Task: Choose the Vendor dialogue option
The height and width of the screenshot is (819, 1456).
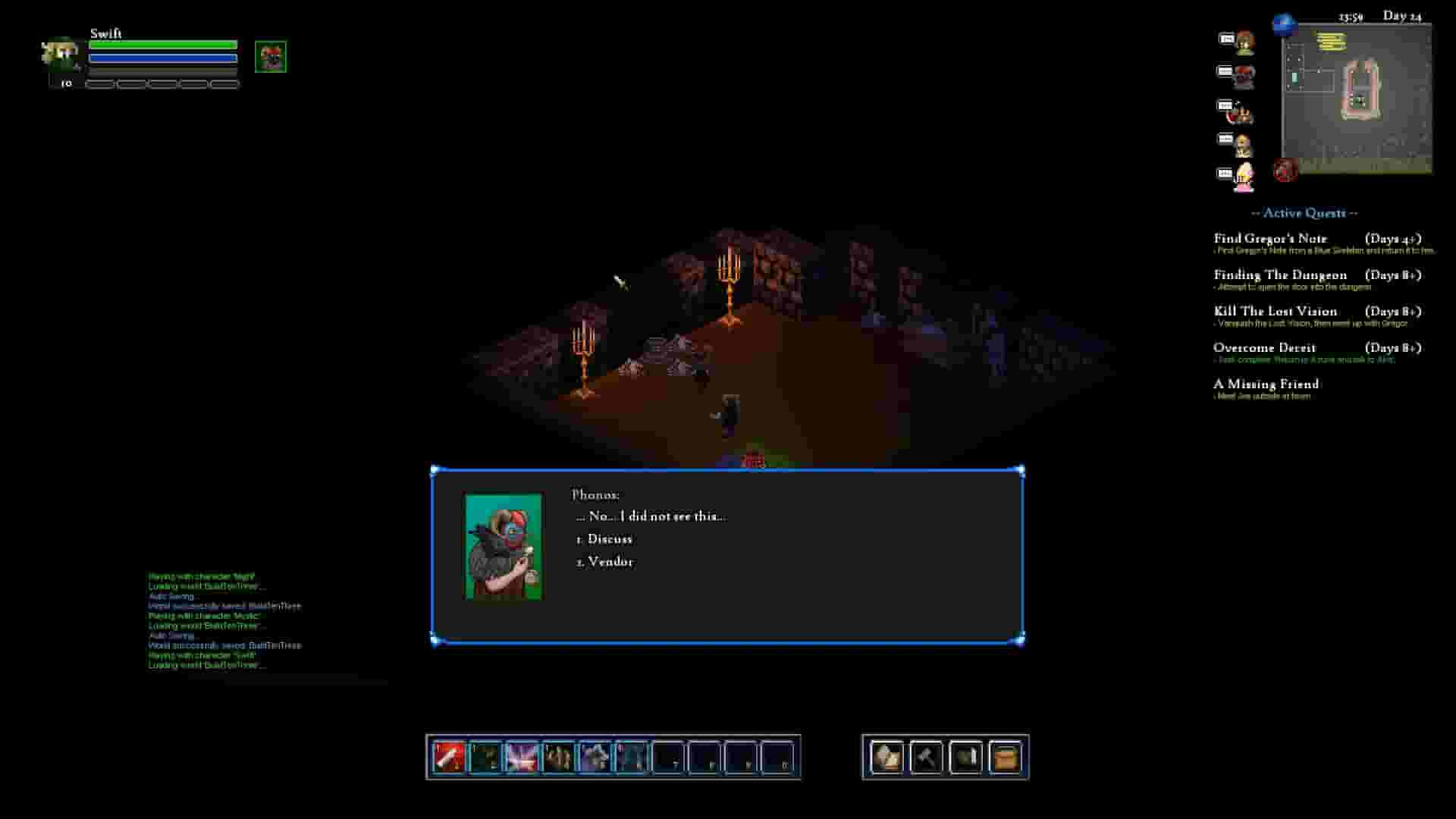Action: (606, 562)
